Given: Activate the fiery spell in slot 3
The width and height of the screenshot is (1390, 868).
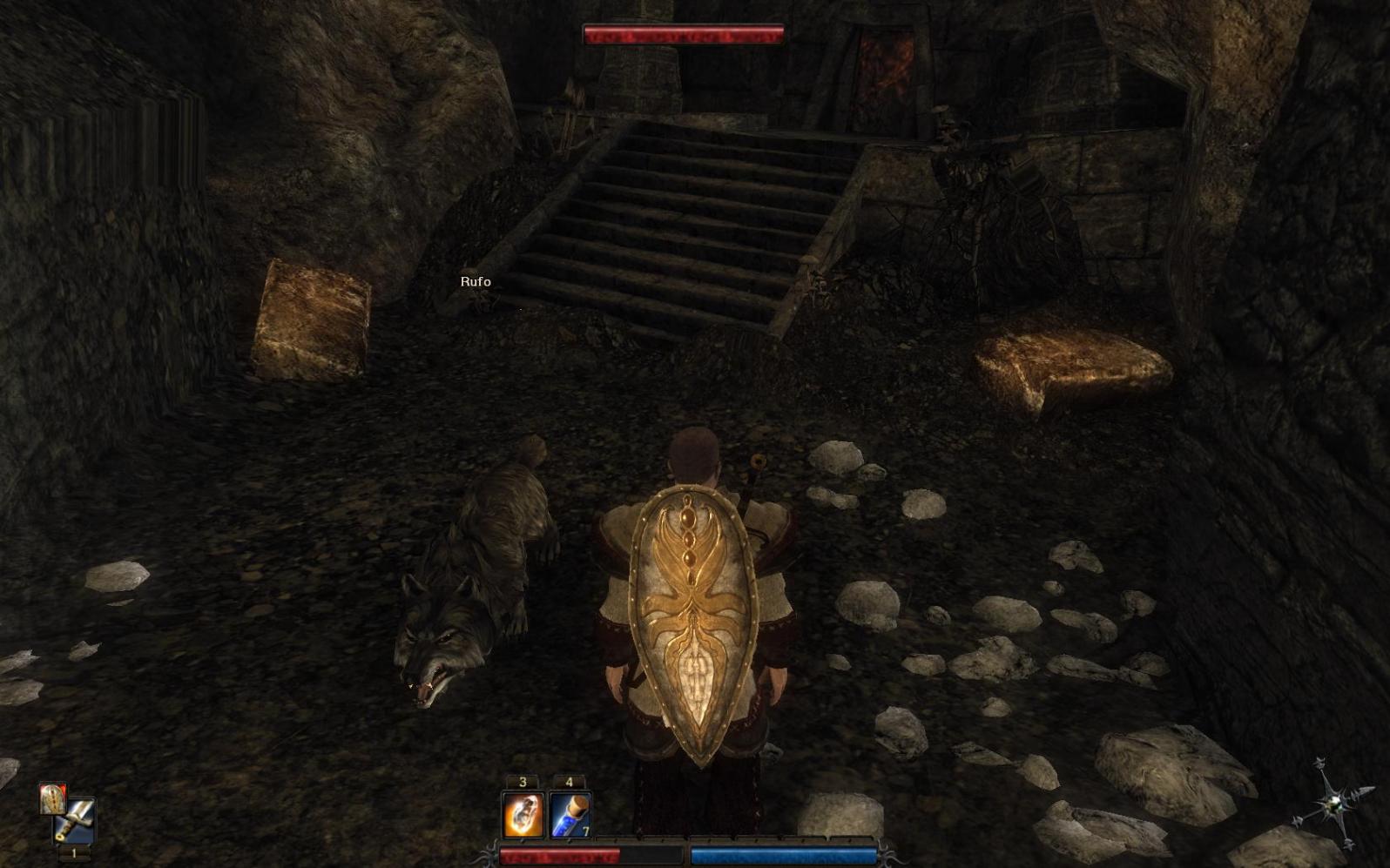Looking at the screenshot, I should 523,815.
